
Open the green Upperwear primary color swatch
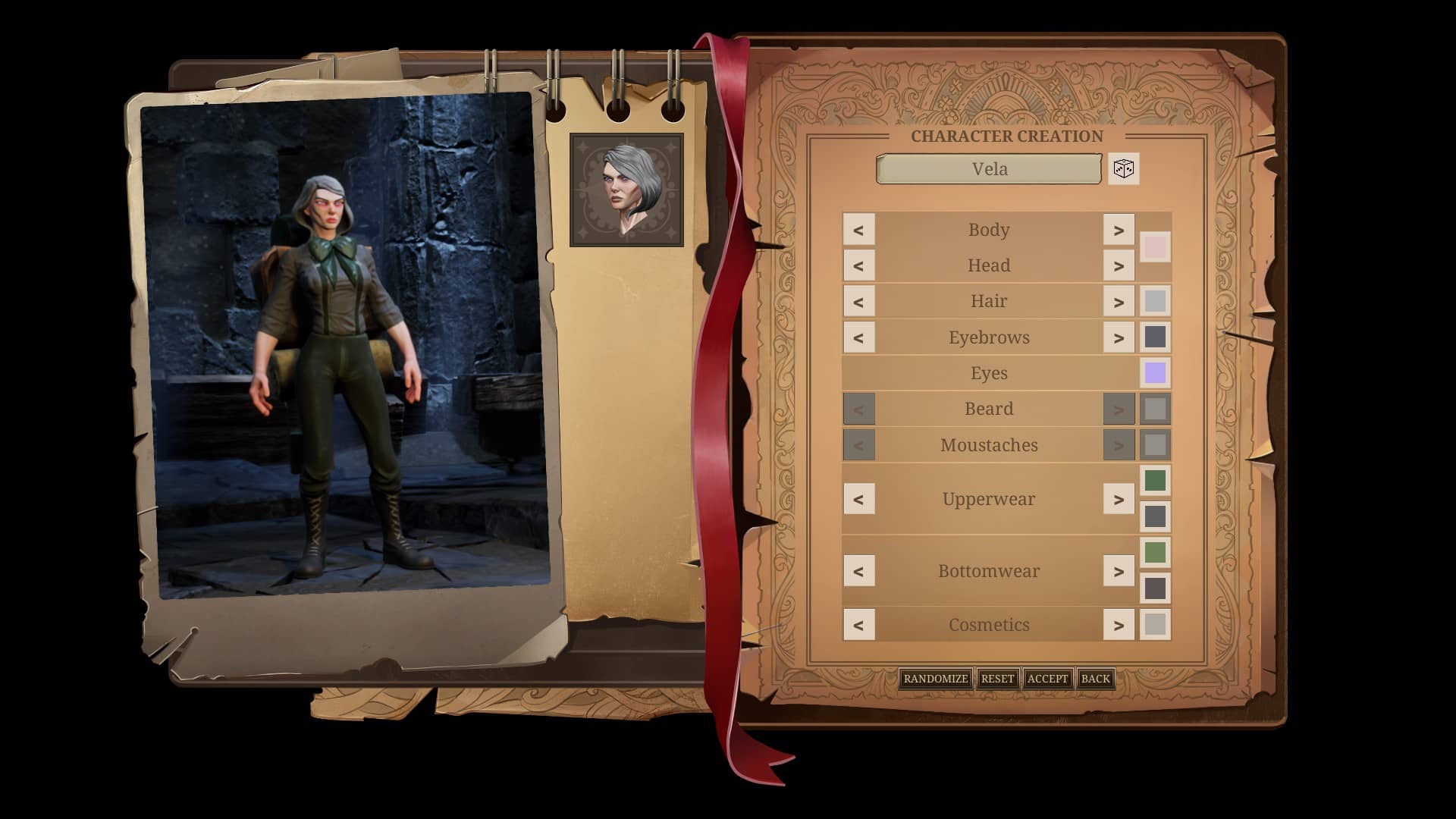coord(1155,480)
